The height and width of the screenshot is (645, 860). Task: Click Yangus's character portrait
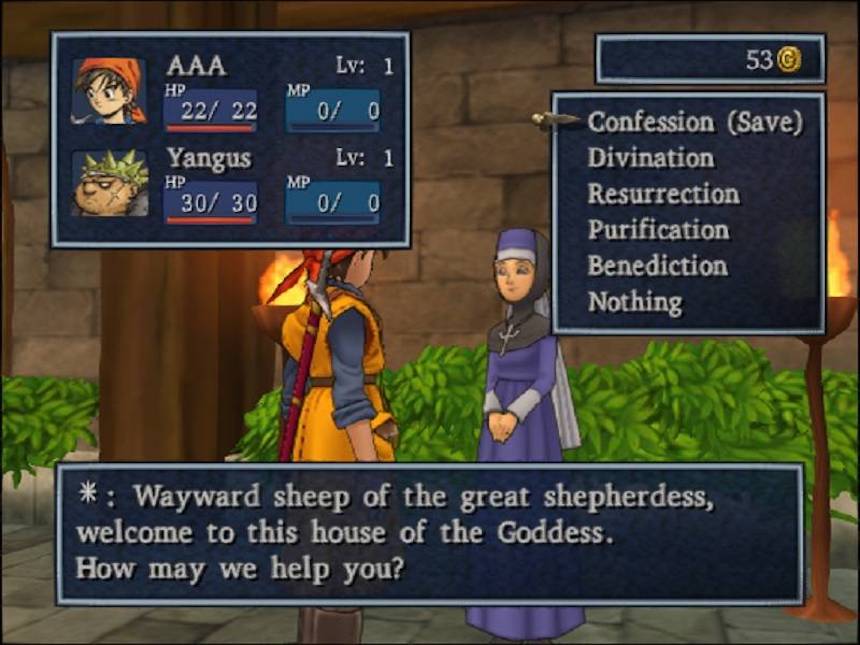click(109, 182)
